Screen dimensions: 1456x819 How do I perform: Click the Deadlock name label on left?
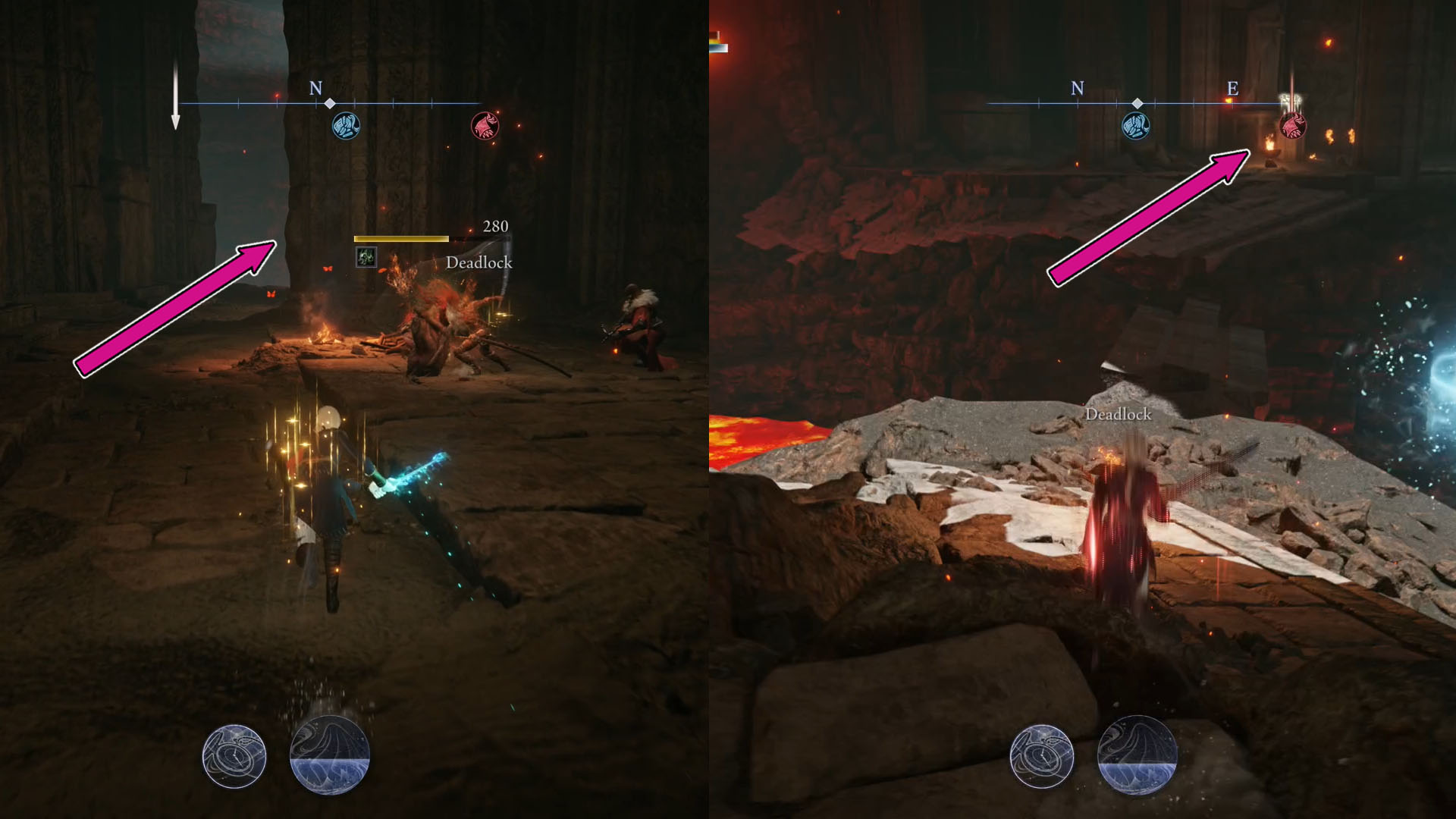[x=479, y=263]
